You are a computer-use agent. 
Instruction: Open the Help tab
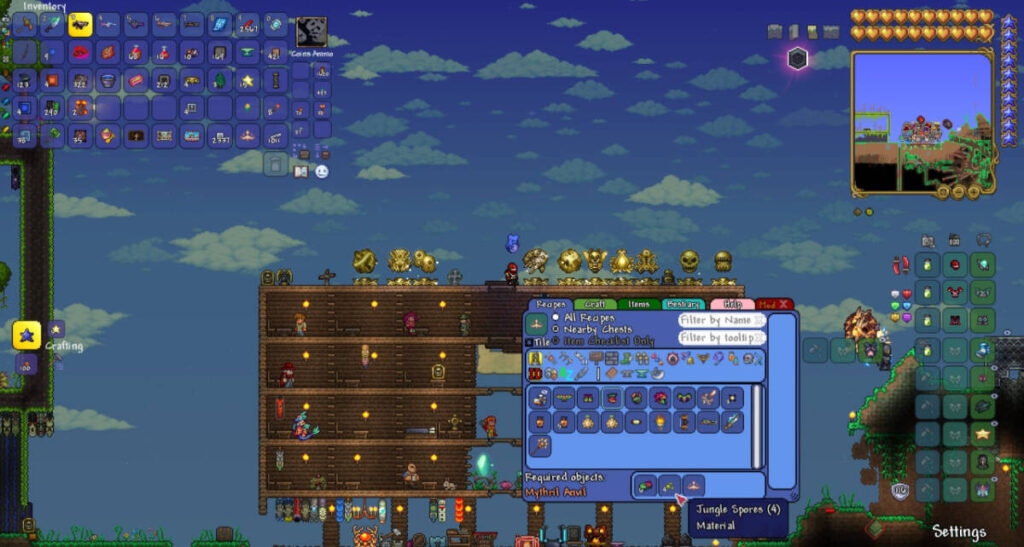[731, 304]
